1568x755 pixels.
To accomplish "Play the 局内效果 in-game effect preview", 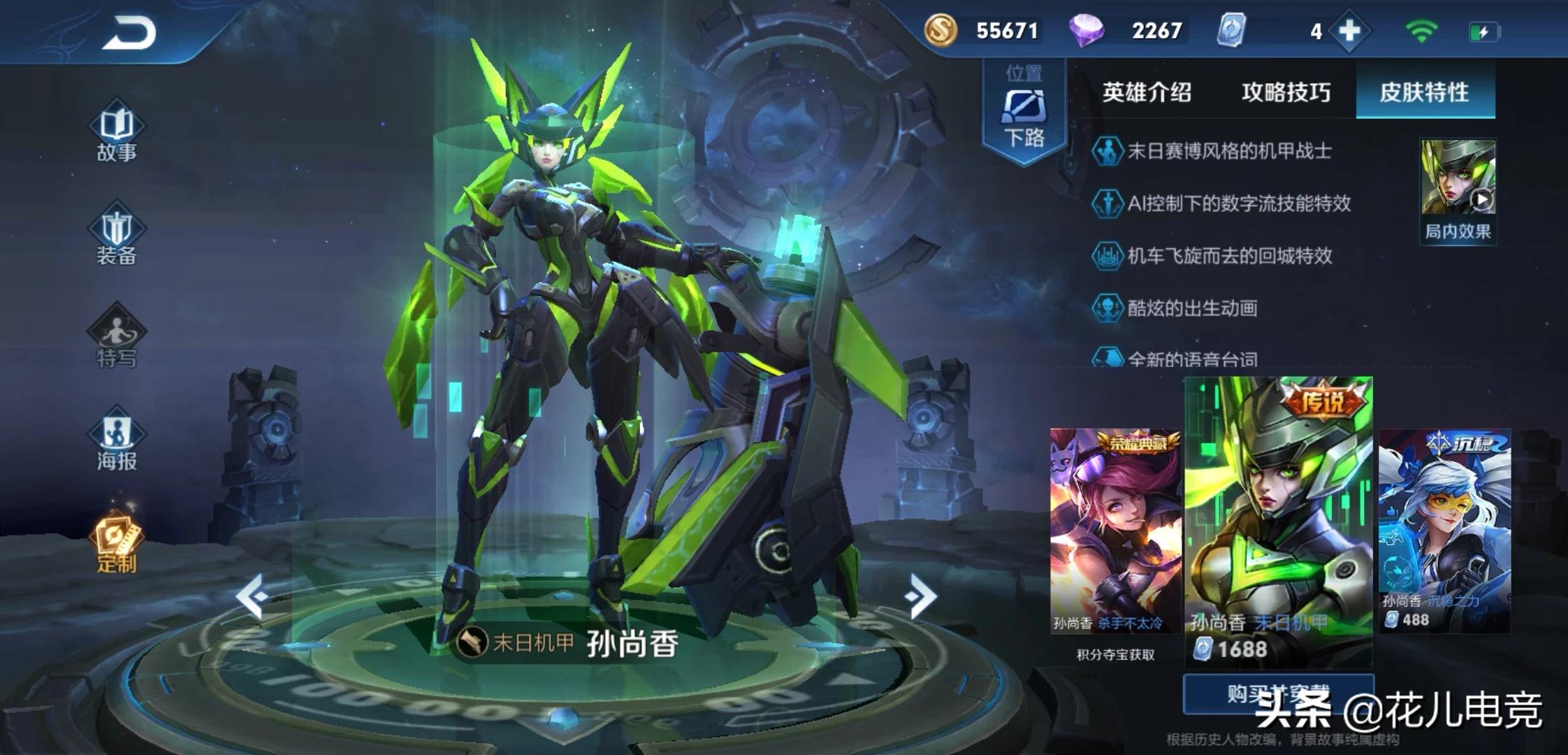I will pyautogui.click(x=1458, y=189).
